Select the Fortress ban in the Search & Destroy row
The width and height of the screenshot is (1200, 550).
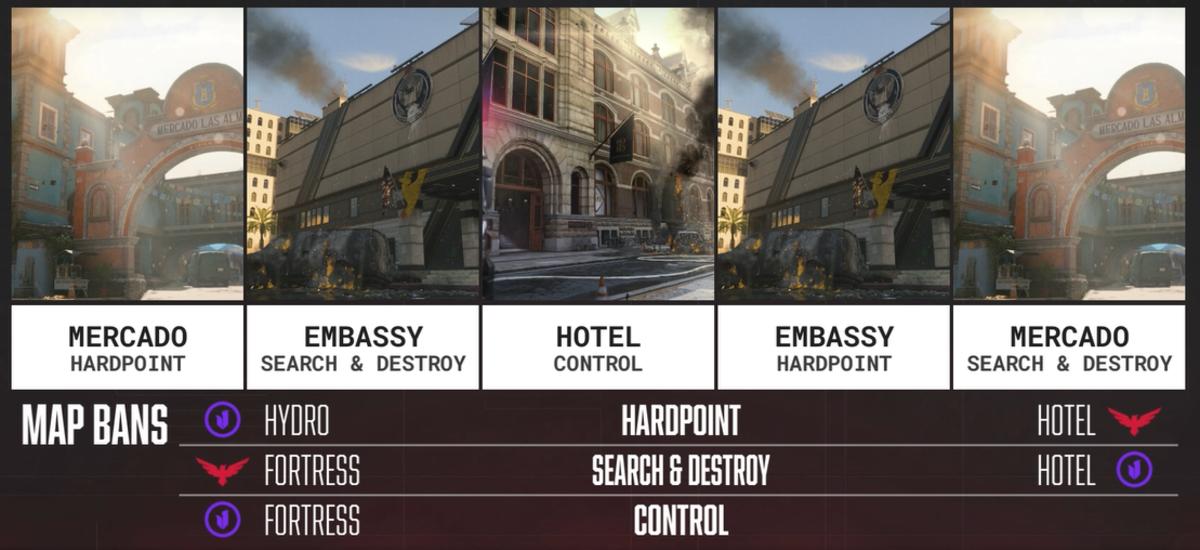[311, 470]
